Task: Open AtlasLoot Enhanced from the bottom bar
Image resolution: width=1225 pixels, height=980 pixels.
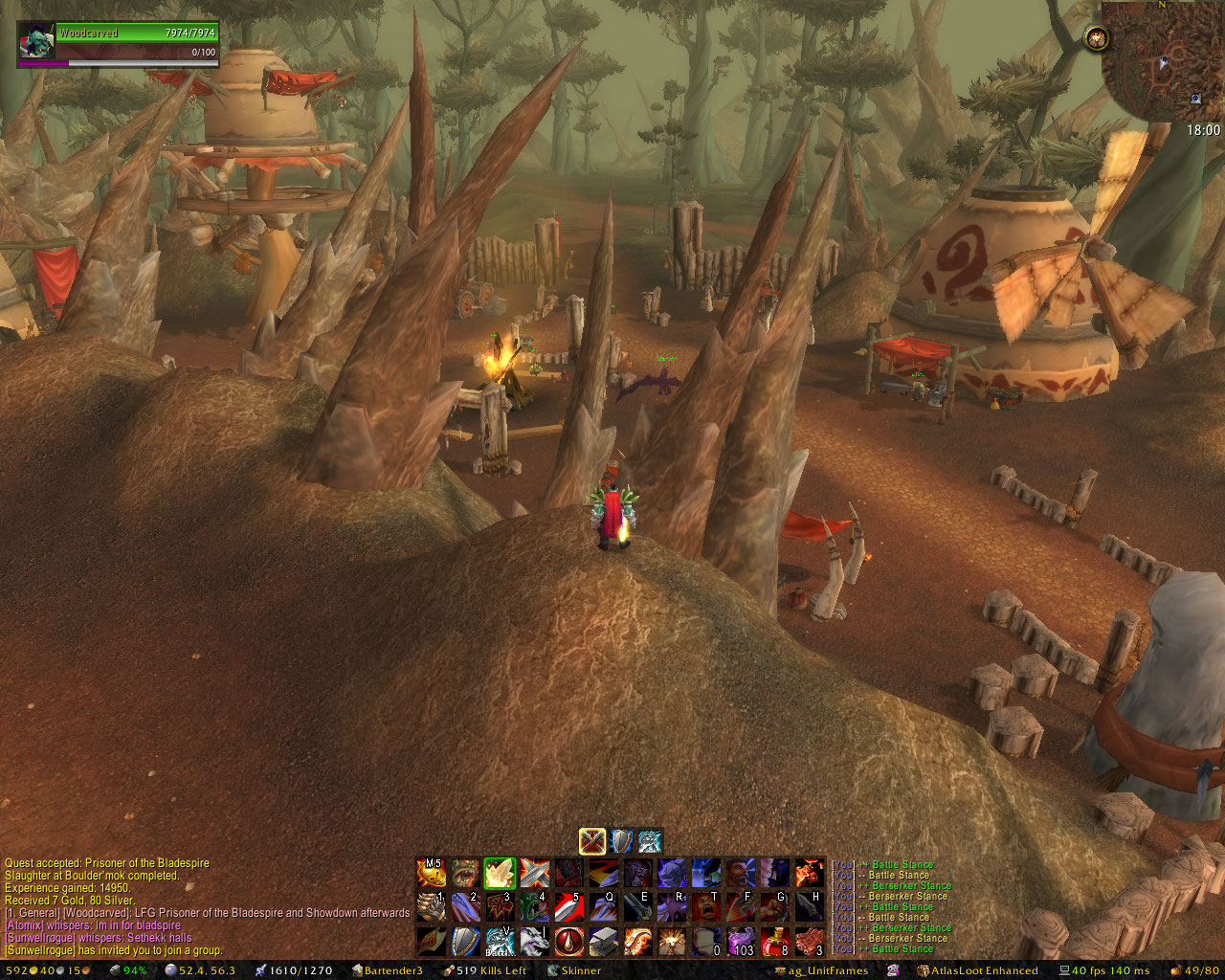Action: pos(977,970)
